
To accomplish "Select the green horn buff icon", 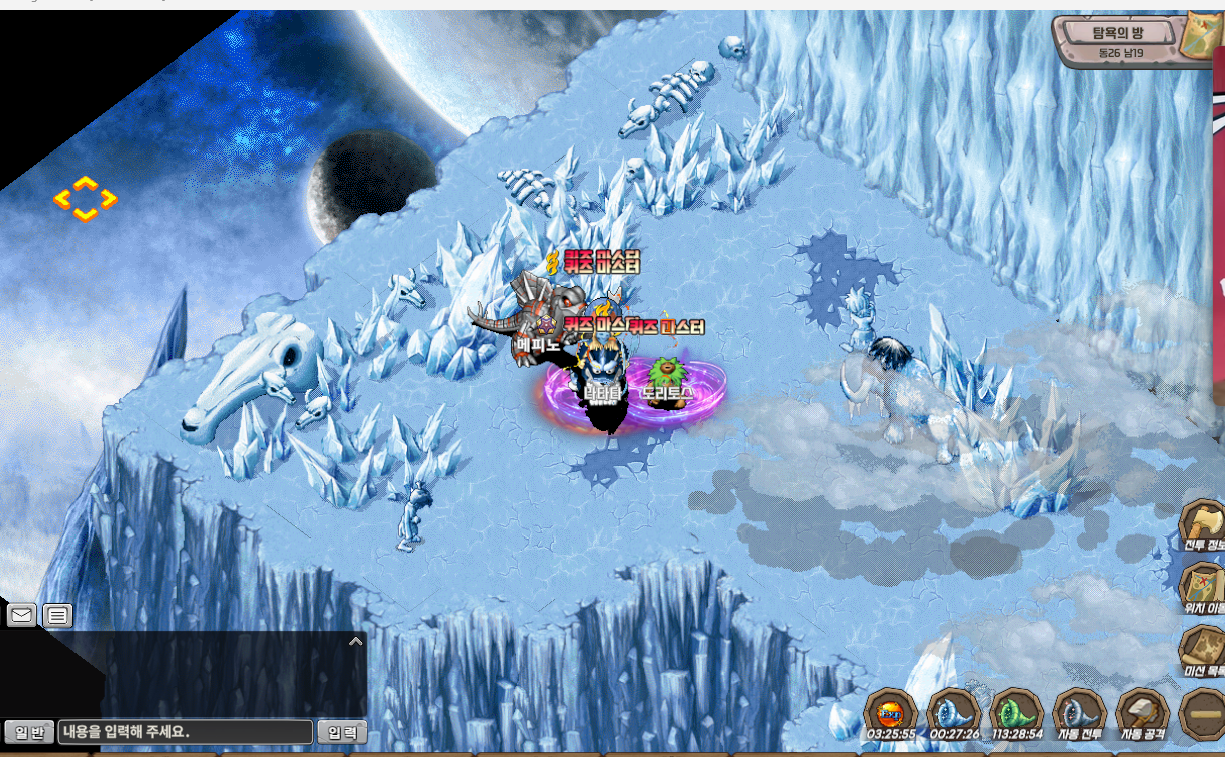I will pyautogui.click(x=1016, y=714).
